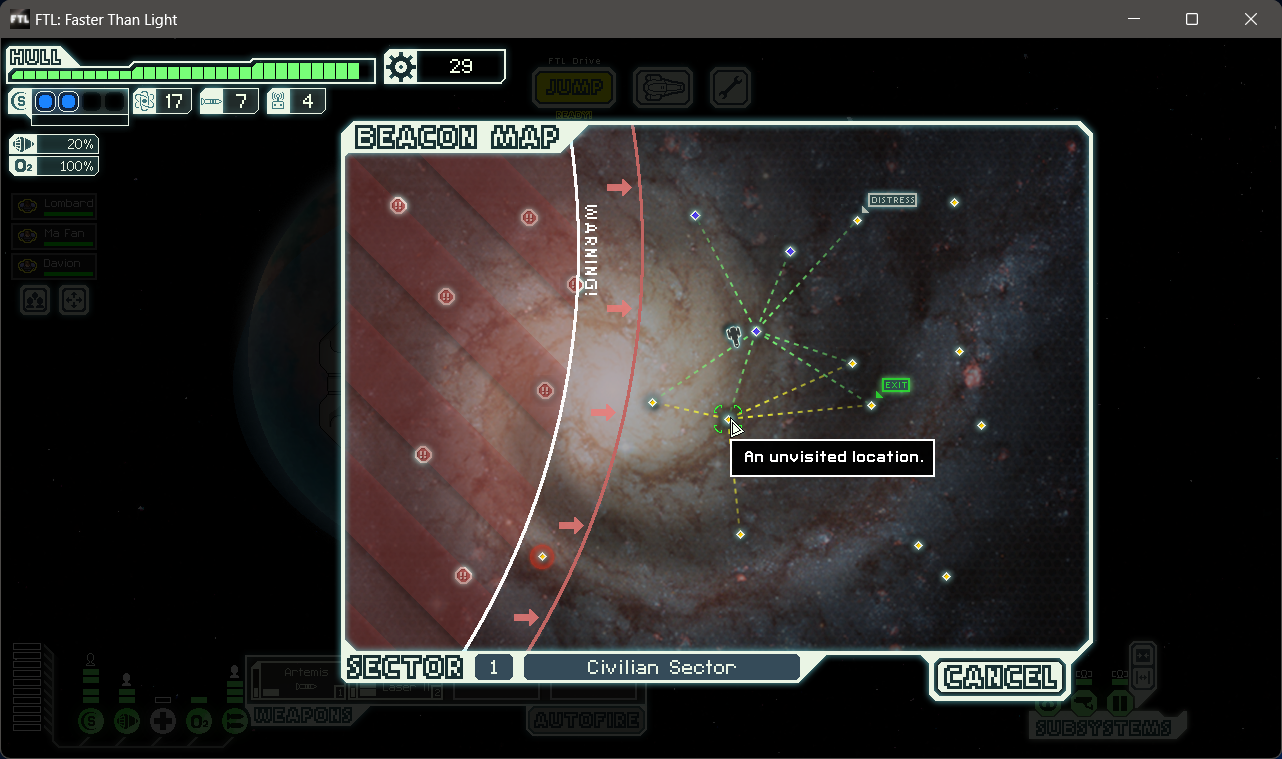Activate the Laser II weapon slot

pos(394,688)
